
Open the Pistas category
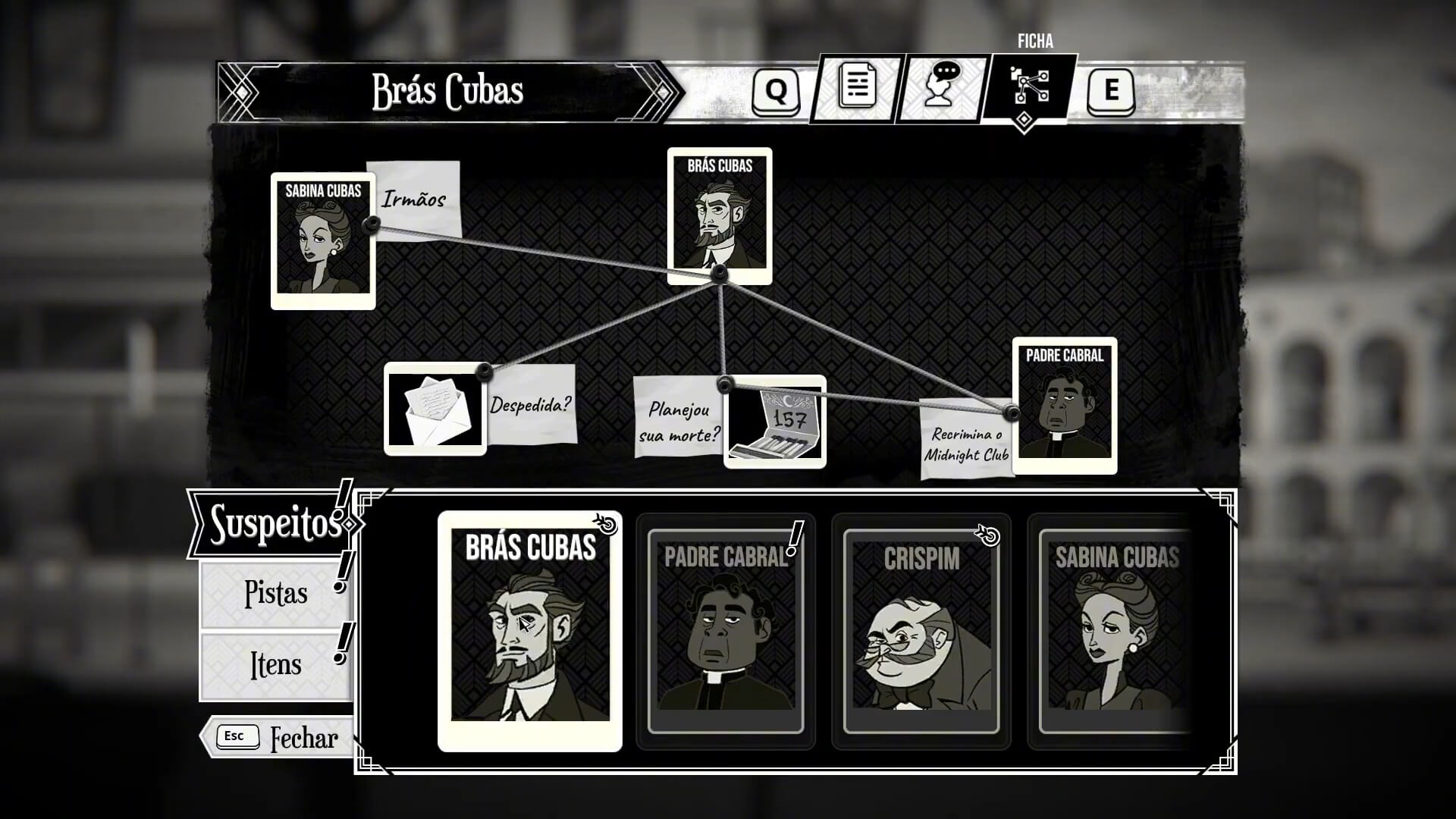275,594
